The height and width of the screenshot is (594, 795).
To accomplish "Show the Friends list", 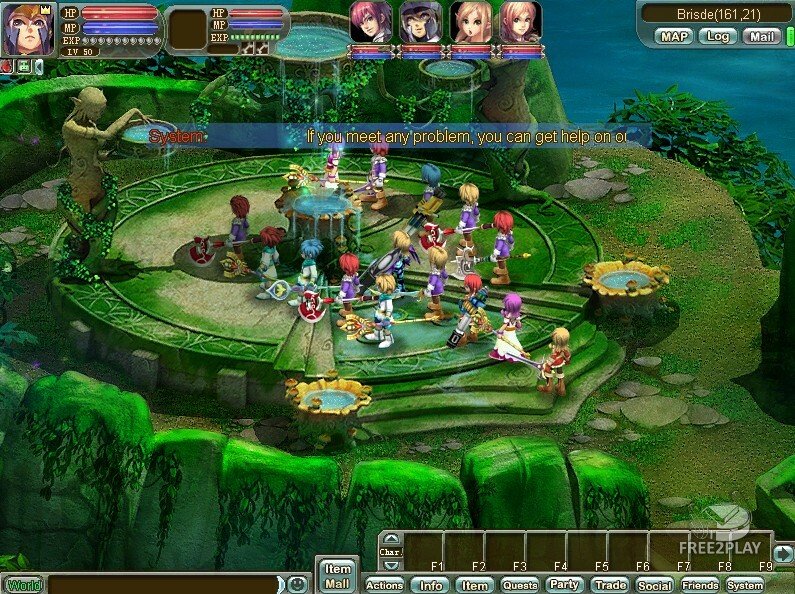I will (700, 585).
